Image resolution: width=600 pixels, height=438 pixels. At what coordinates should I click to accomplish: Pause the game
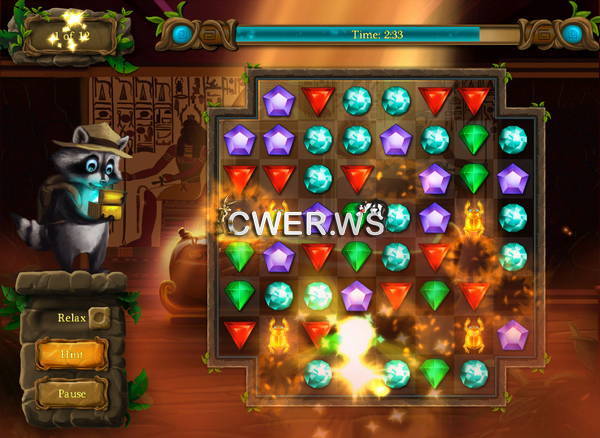(71, 393)
